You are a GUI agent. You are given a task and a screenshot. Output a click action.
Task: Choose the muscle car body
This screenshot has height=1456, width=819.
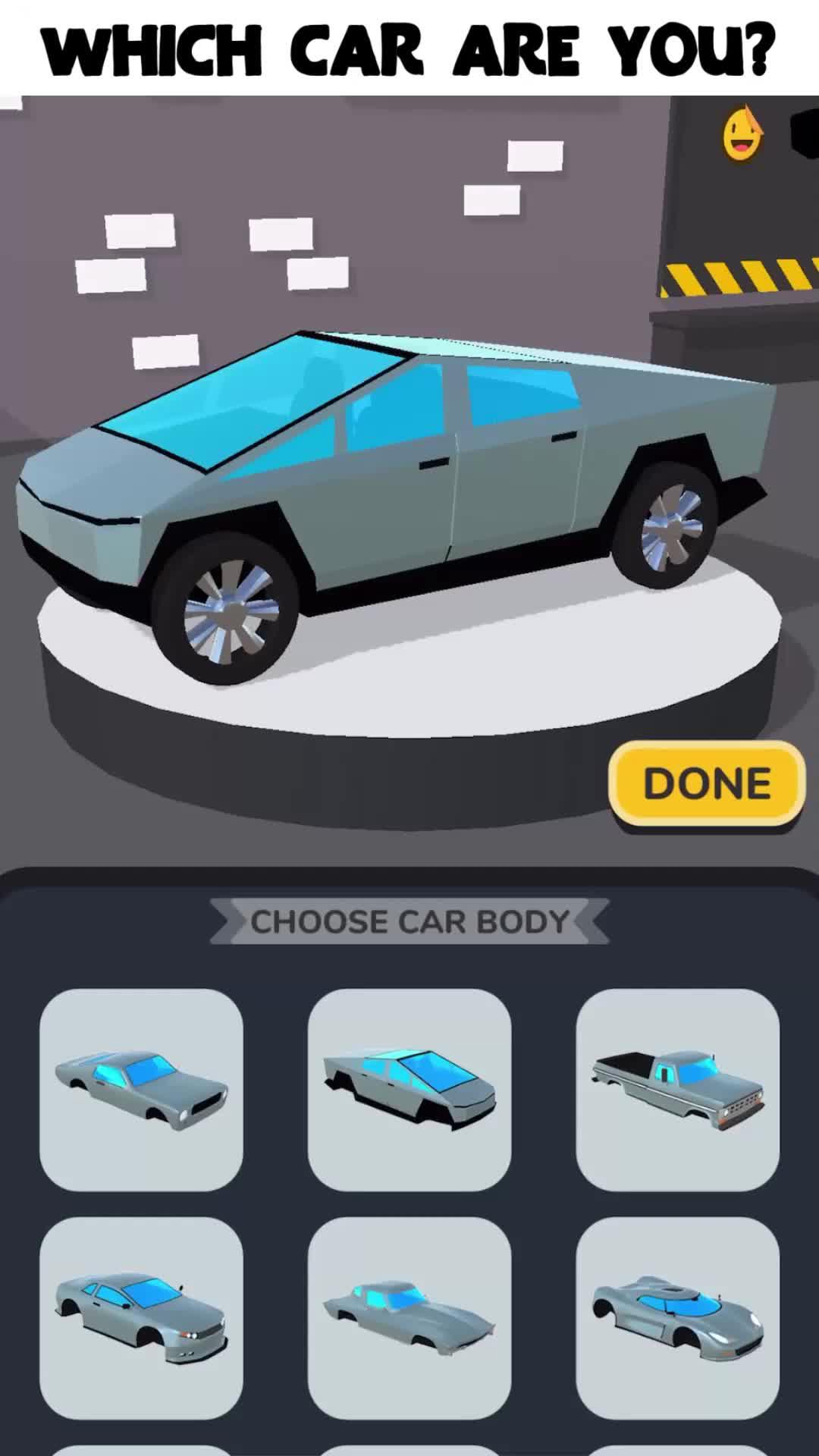tap(141, 1090)
